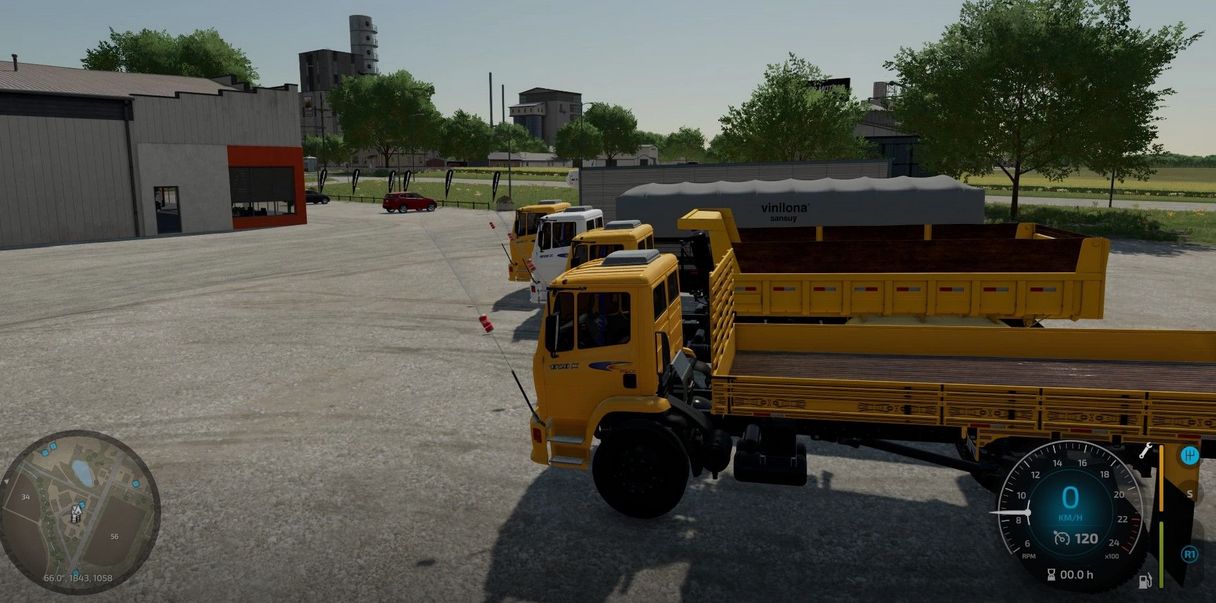Activate the cruise control speed icon
1216x603 pixels.
click(1061, 538)
